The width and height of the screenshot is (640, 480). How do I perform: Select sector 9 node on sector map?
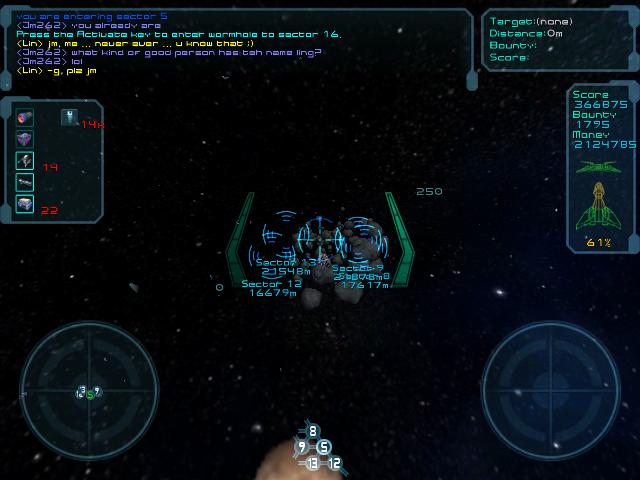point(301,447)
